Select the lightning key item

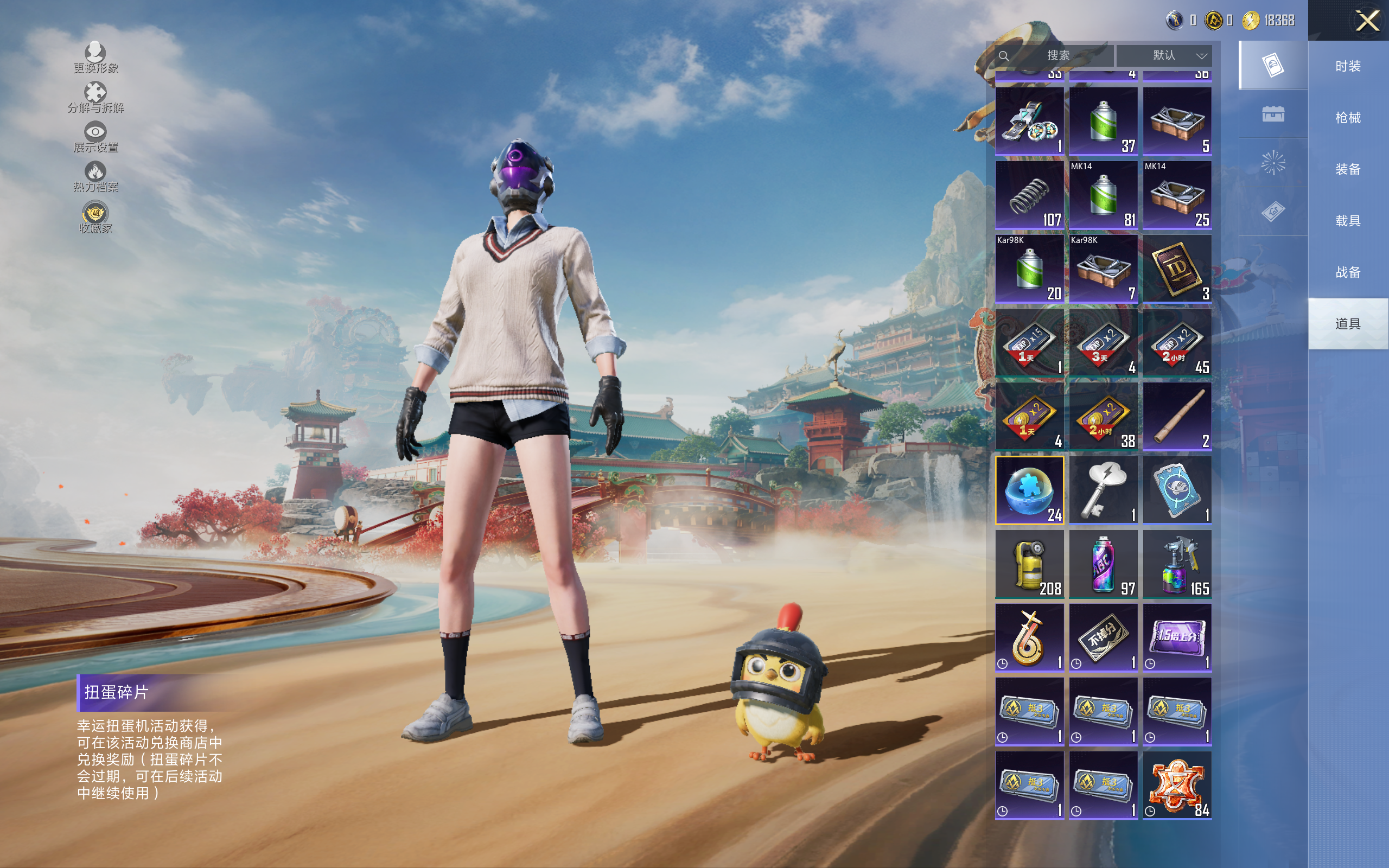click(1103, 490)
